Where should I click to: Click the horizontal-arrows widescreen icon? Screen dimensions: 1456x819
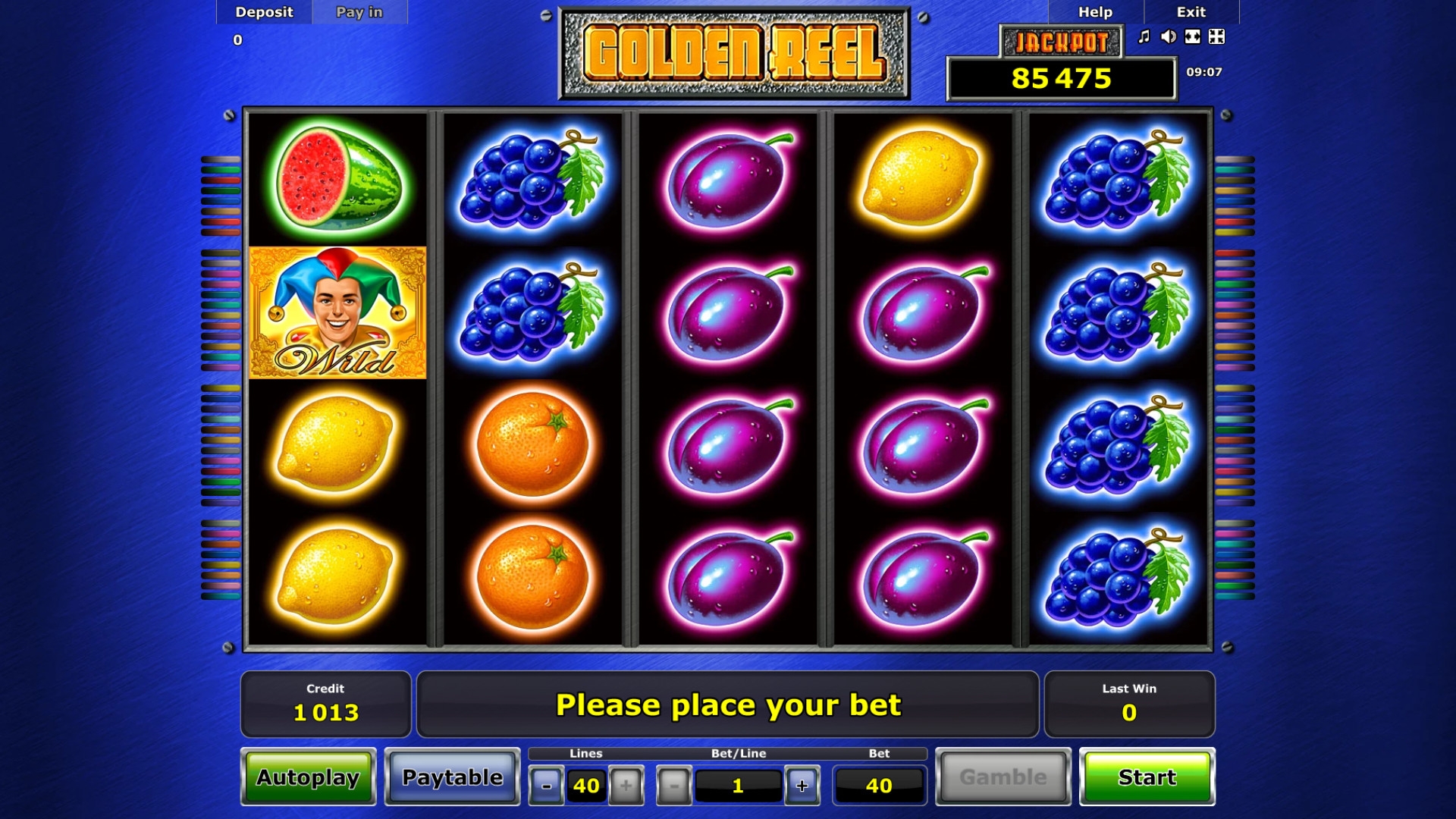tap(1193, 36)
